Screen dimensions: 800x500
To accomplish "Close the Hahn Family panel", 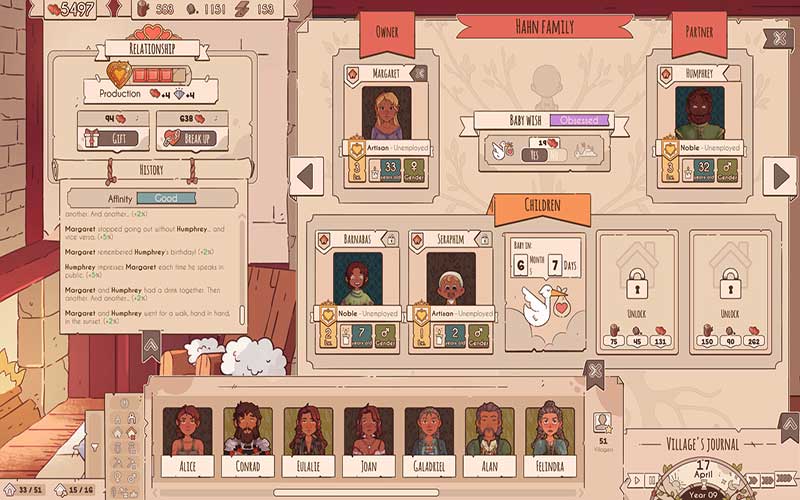I will pos(779,39).
